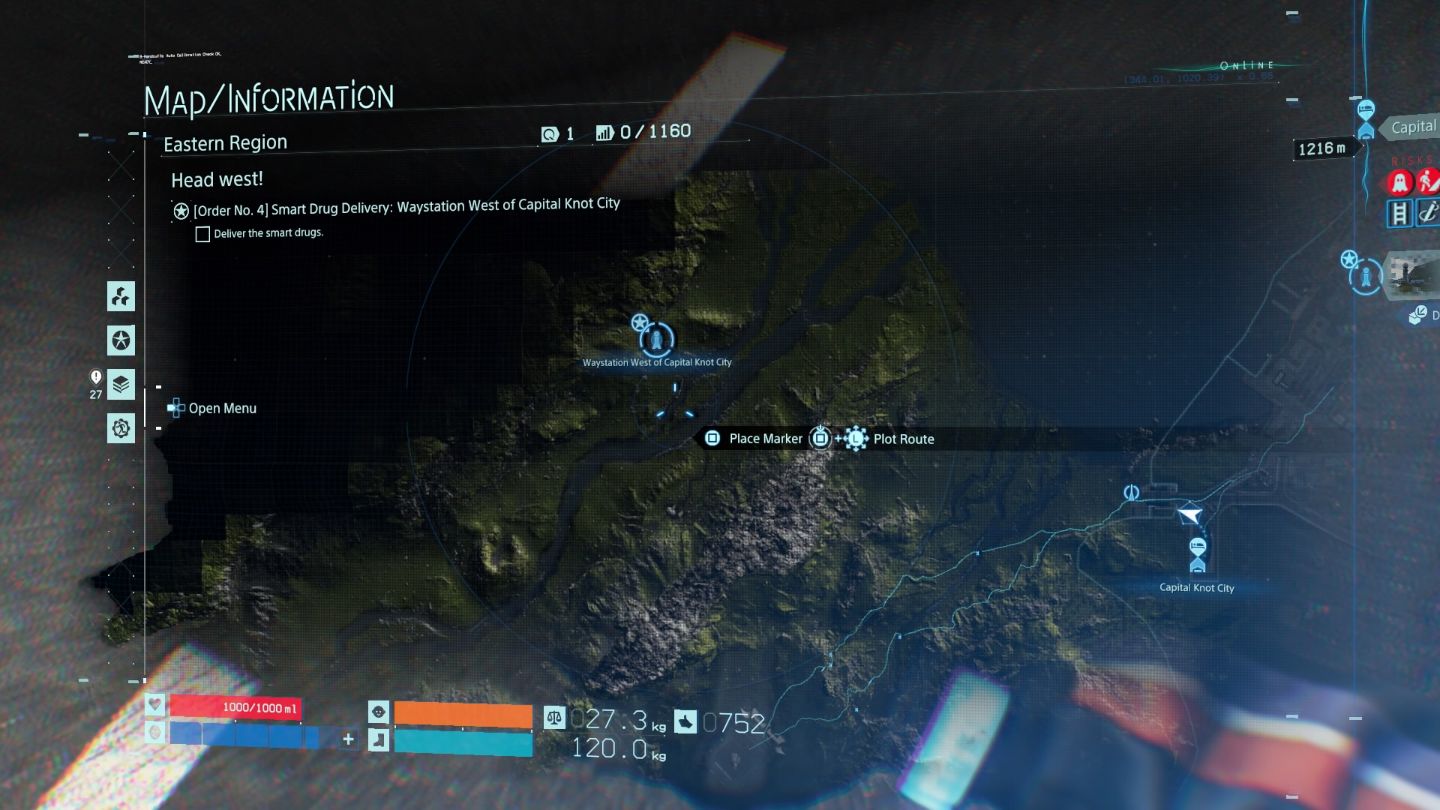Choose the ladder equipment icon
1440x810 pixels.
[x=1399, y=213]
